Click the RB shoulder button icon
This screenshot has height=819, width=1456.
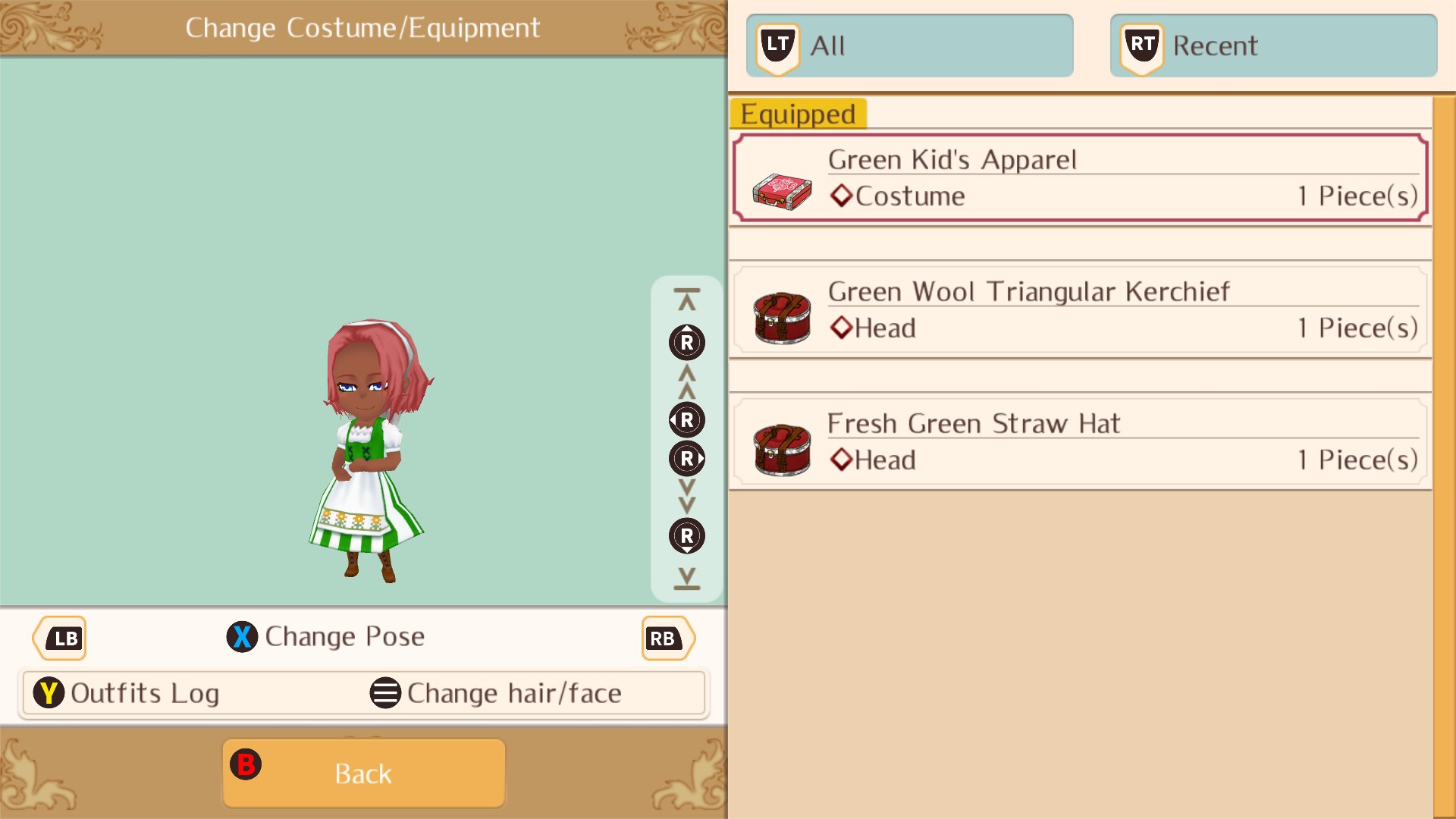point(666,638)
